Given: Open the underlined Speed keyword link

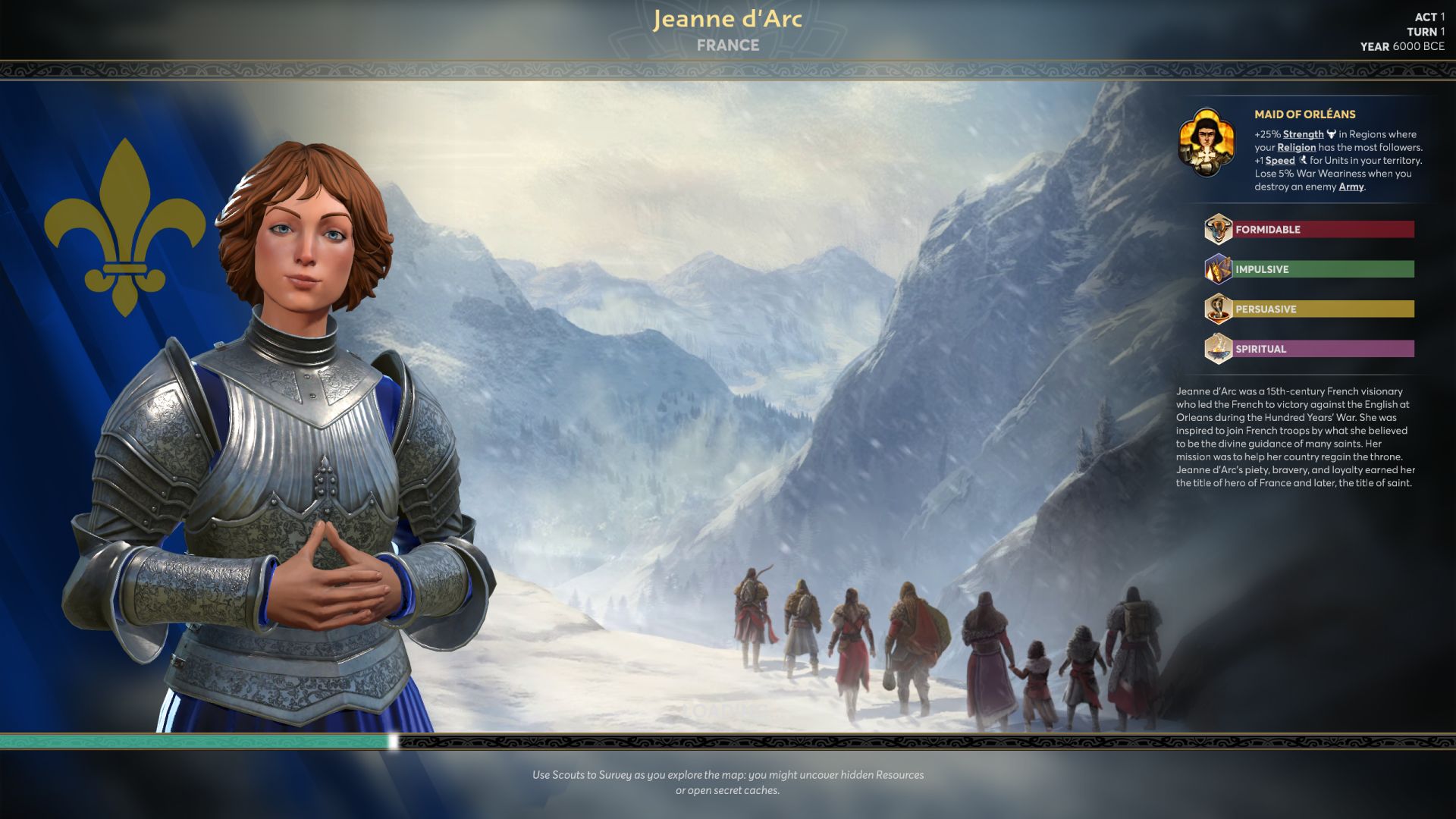Looking at the screenshot, I should (x=1280, y=161).
